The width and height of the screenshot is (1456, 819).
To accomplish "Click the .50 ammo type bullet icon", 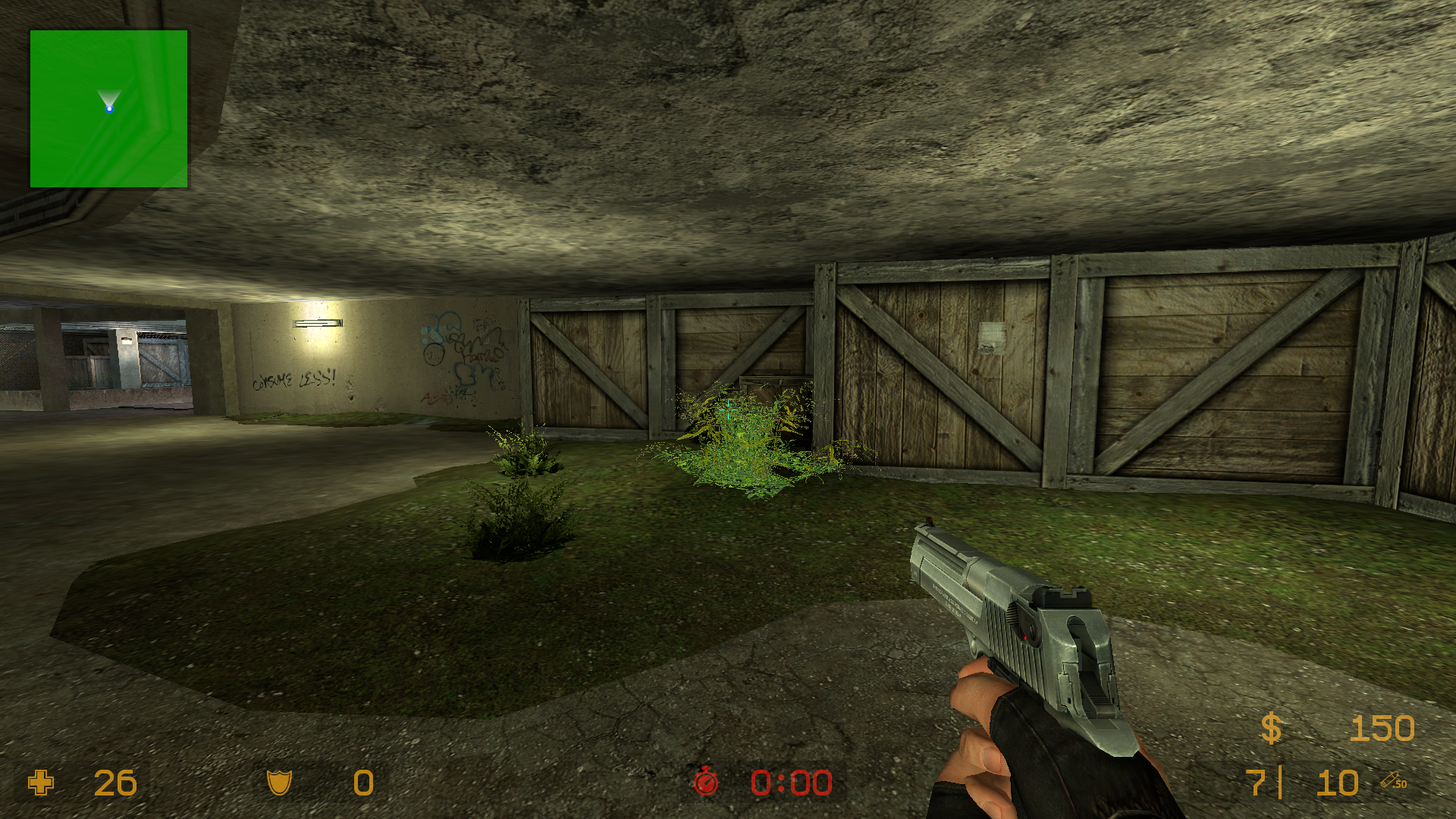I will coord(1393,781).
